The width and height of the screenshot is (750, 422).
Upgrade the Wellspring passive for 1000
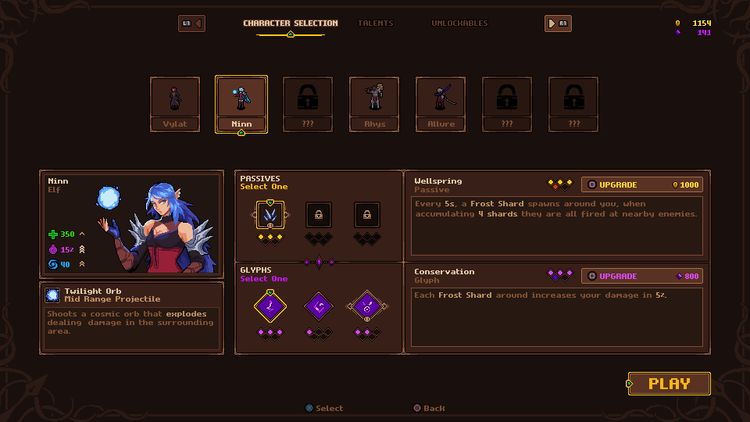tap(641, 184)
